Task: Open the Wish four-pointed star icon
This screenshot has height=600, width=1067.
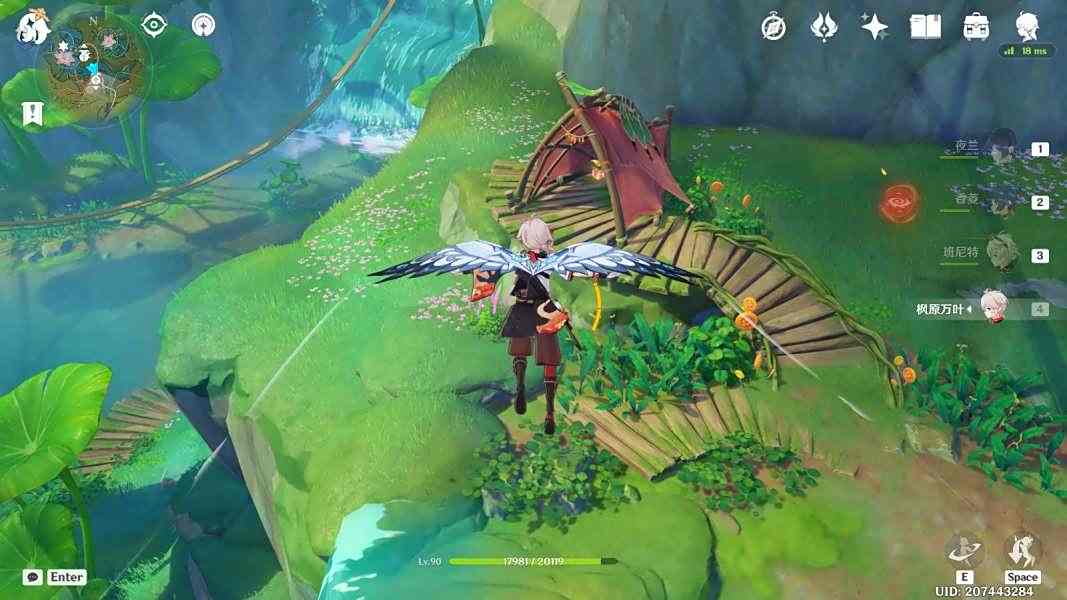Action: pos(875,27)
